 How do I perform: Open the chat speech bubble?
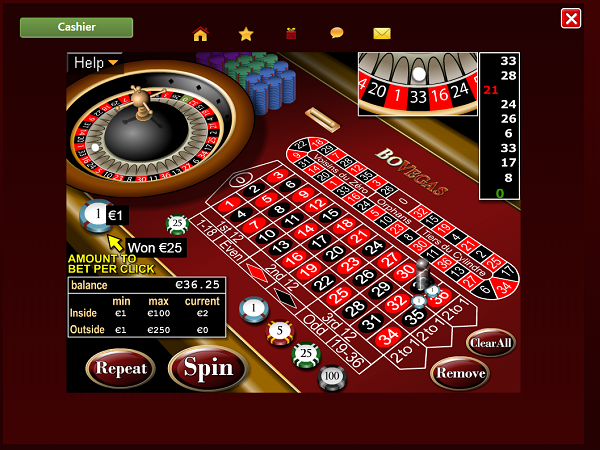pyautogui.click(x=337, y=33)
